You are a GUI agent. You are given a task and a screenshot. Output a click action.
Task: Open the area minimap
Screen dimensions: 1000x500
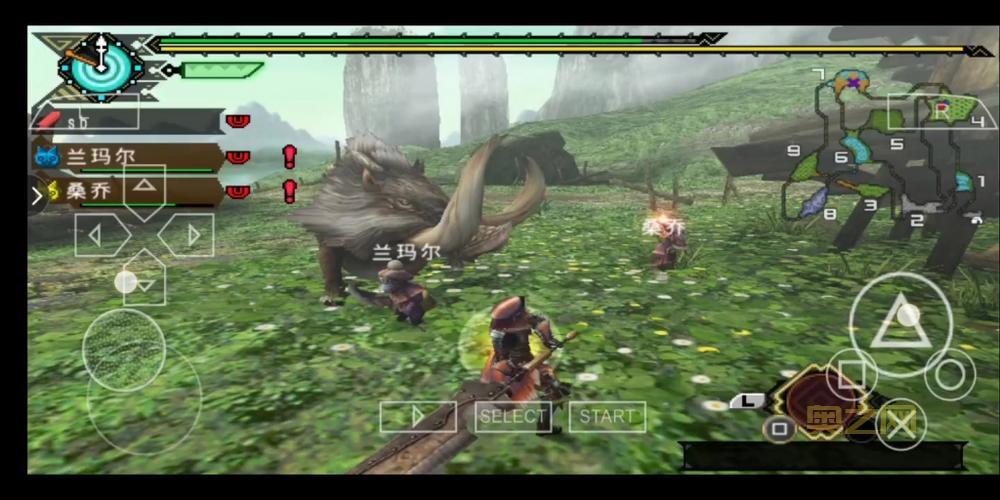click(880, 150)
